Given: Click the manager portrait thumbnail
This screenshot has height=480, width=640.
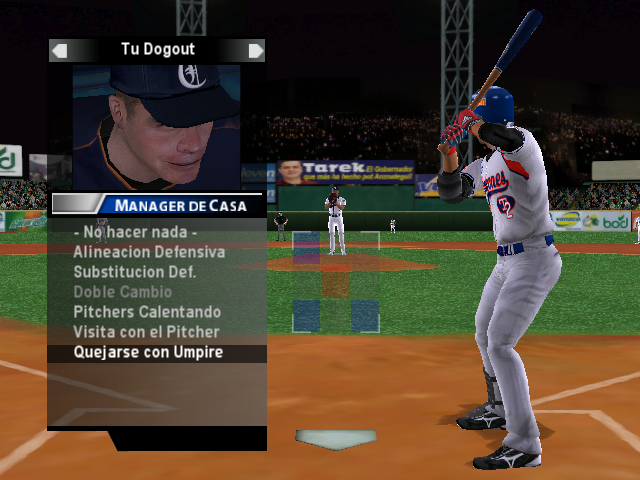Looking at the screenshot, I should point(156,126).
